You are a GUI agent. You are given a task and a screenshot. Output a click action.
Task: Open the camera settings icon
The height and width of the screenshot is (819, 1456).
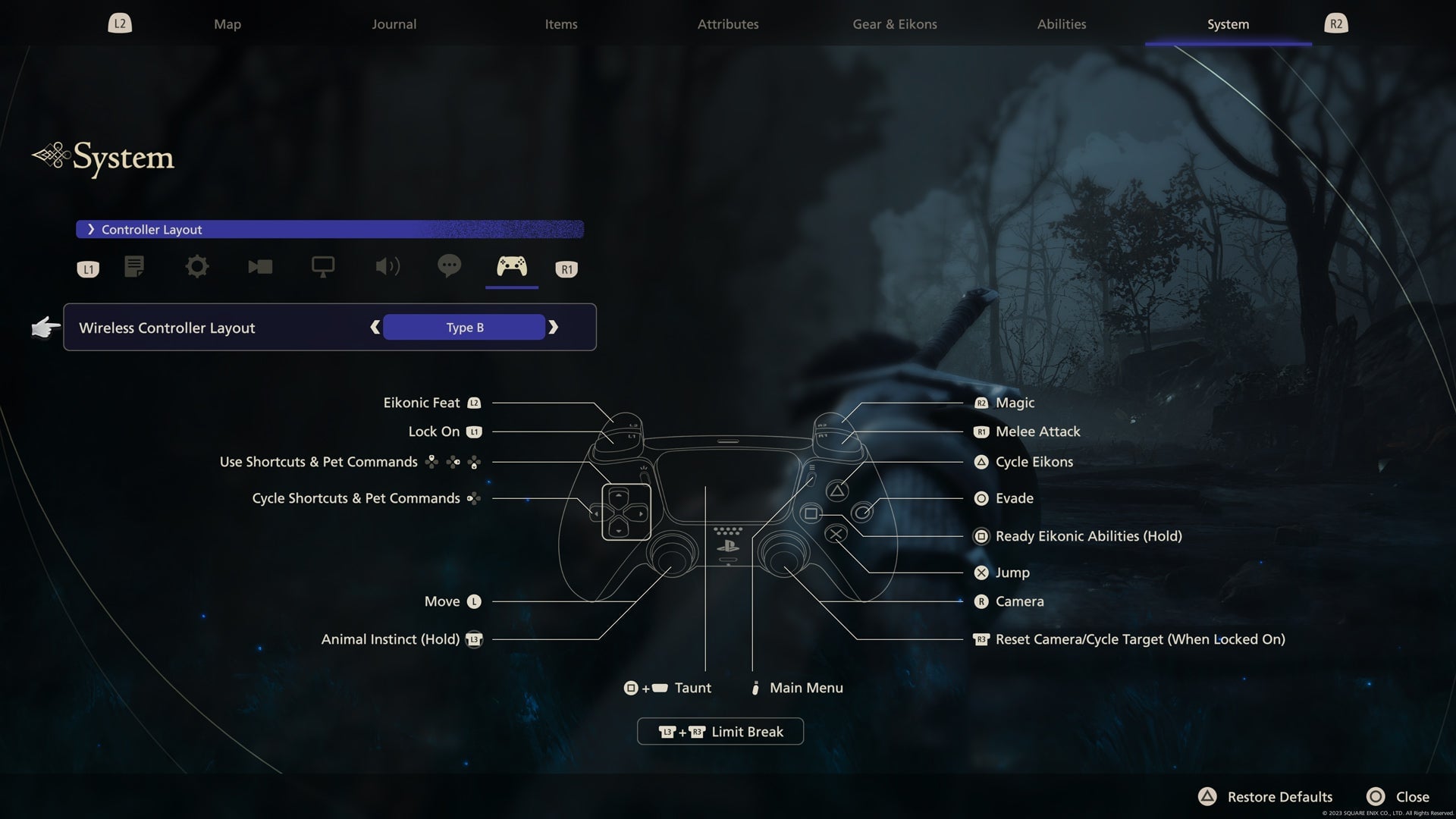pyautogui.click(x=260, y=267)
